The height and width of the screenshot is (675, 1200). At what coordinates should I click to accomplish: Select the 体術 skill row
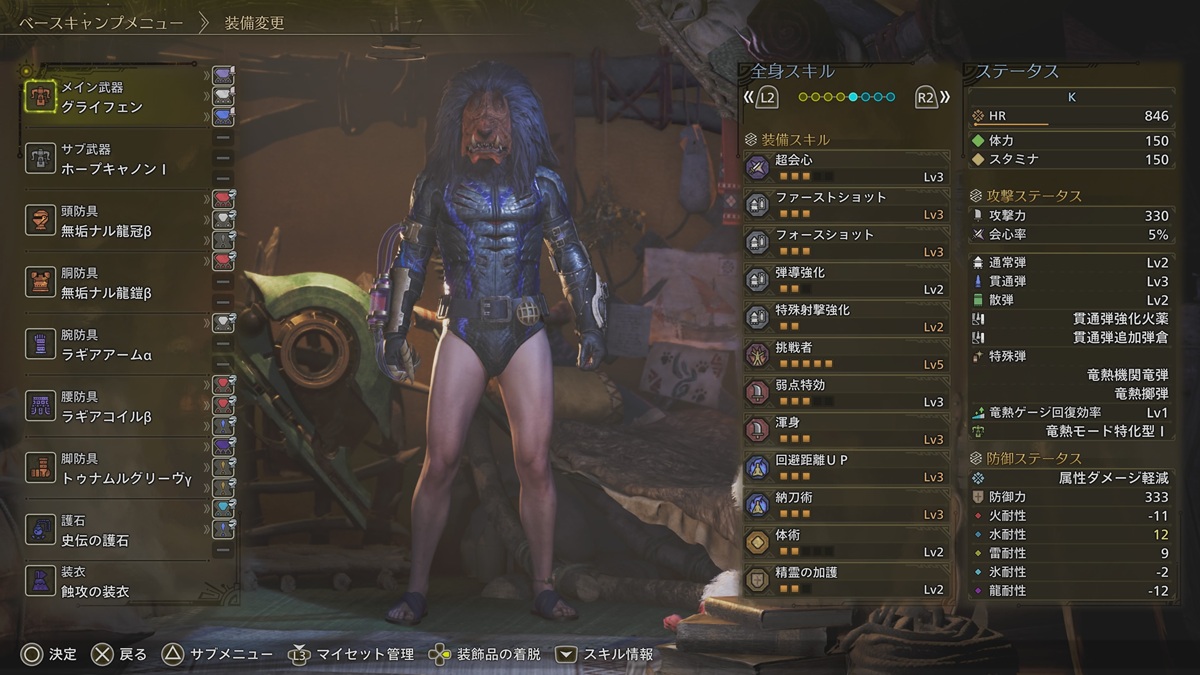(x=846, y=543)
